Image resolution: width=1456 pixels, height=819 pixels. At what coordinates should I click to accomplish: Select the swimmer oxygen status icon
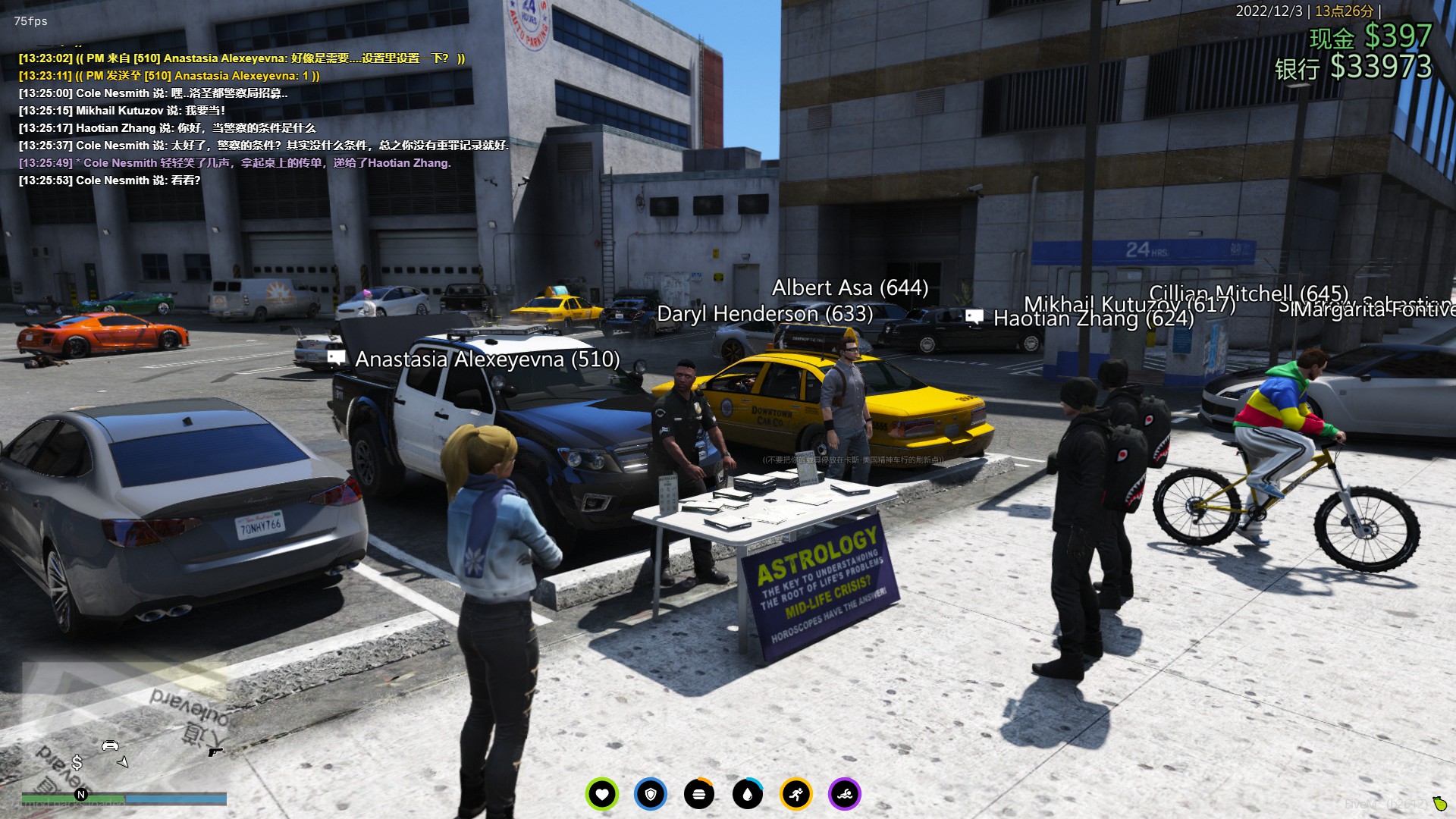(845, 795)
